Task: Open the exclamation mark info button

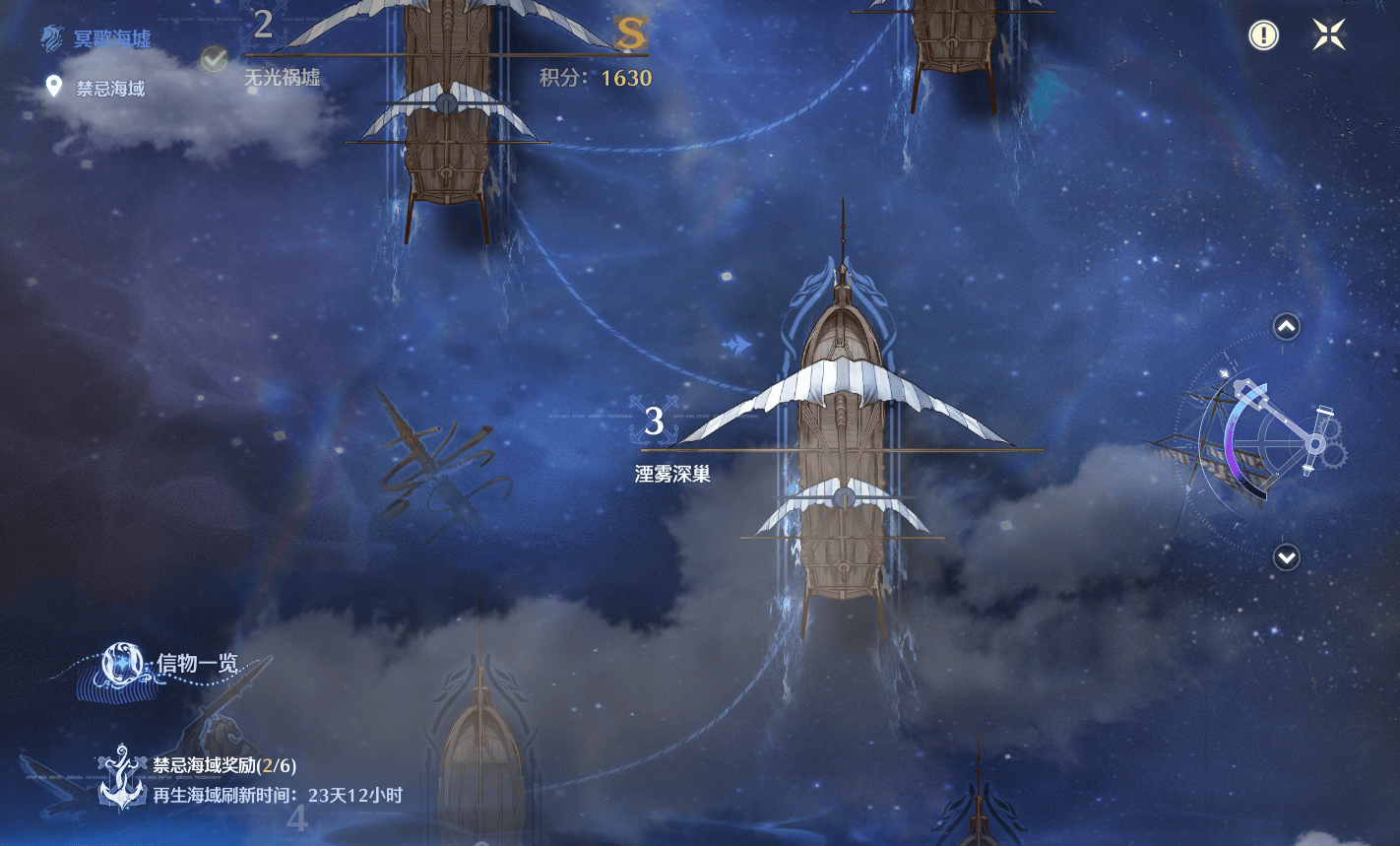Action: click(x=1263, y=35)
